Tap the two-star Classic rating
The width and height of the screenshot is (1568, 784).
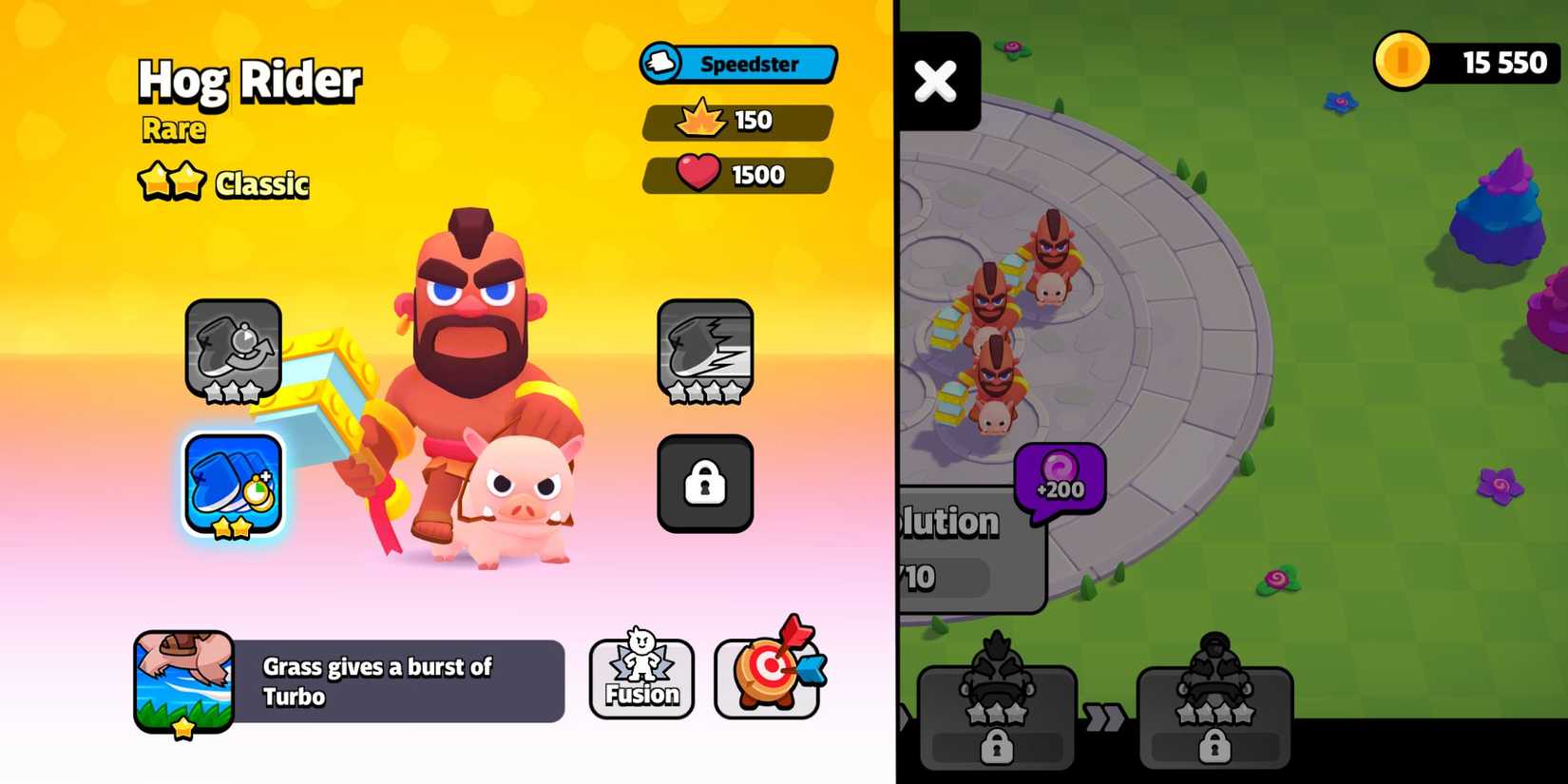coord(221,182)
